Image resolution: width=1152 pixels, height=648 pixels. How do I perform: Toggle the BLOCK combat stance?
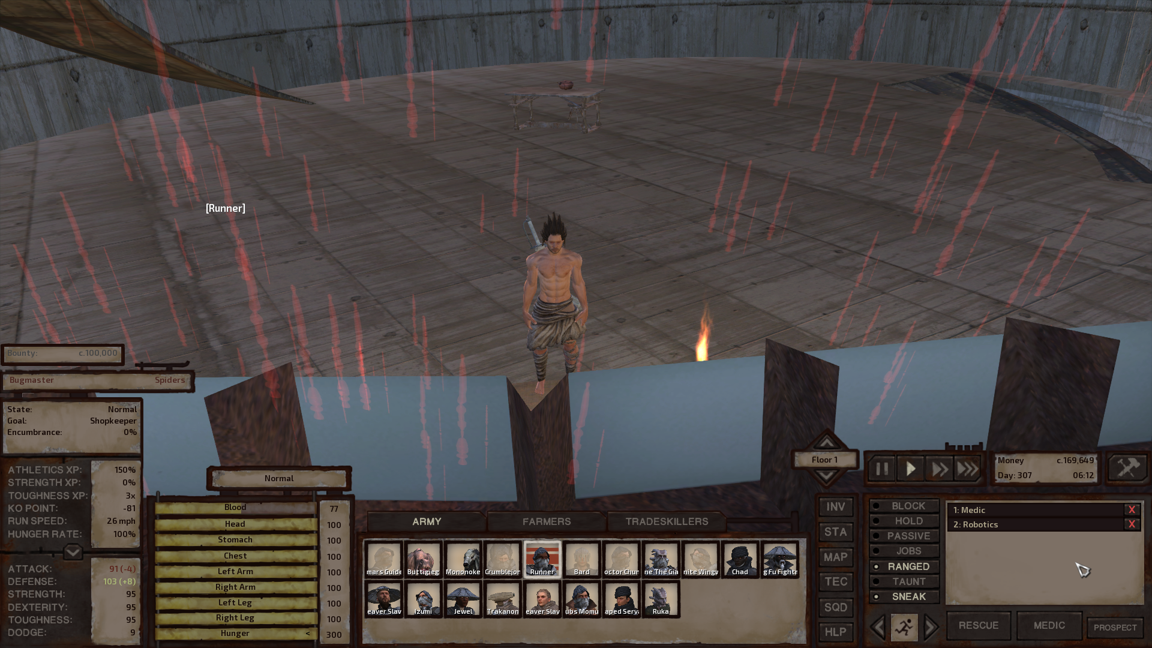(907, 506)
